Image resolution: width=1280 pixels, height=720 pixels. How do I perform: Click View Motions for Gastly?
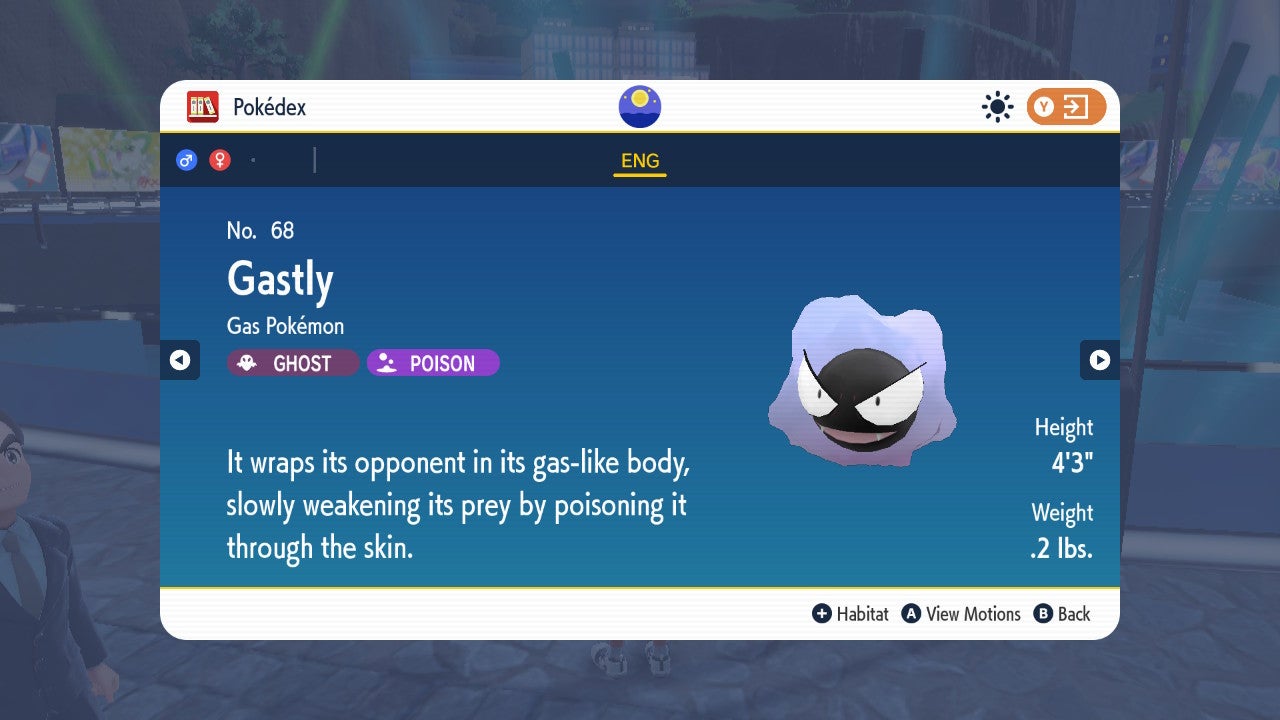coord(962,614)
